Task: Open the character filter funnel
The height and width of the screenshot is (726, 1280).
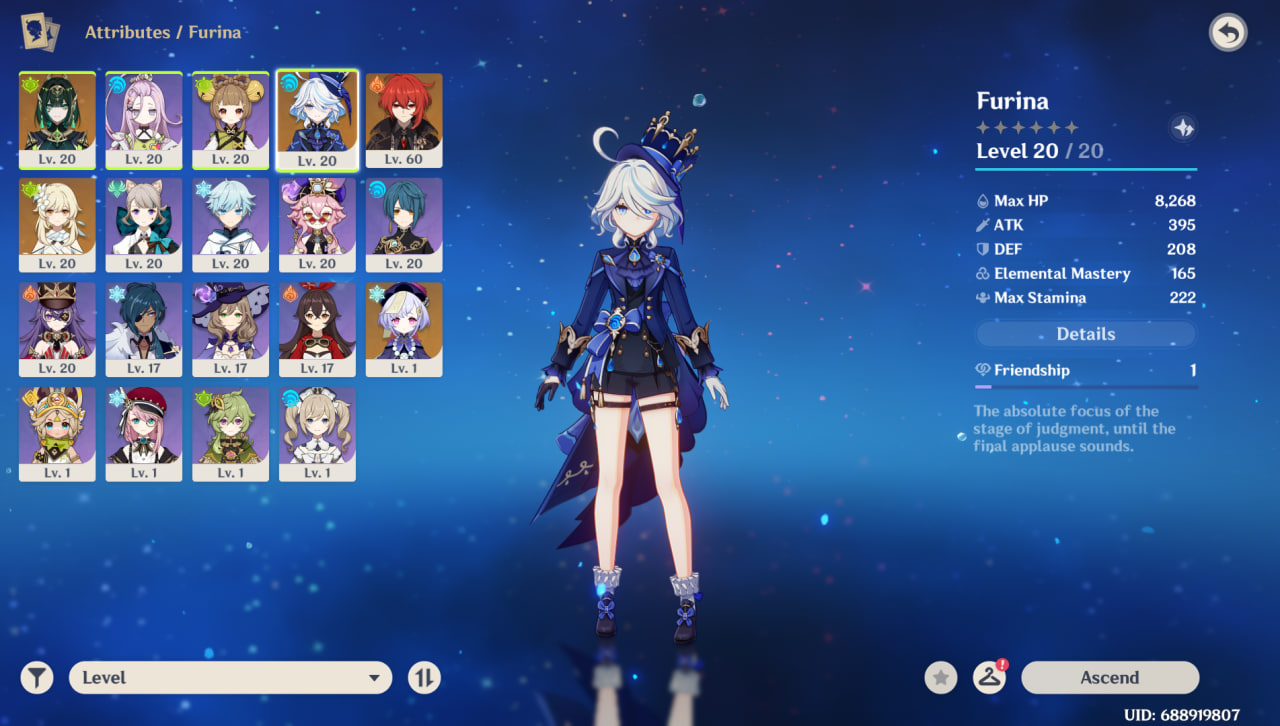Action: click(37, 677)
